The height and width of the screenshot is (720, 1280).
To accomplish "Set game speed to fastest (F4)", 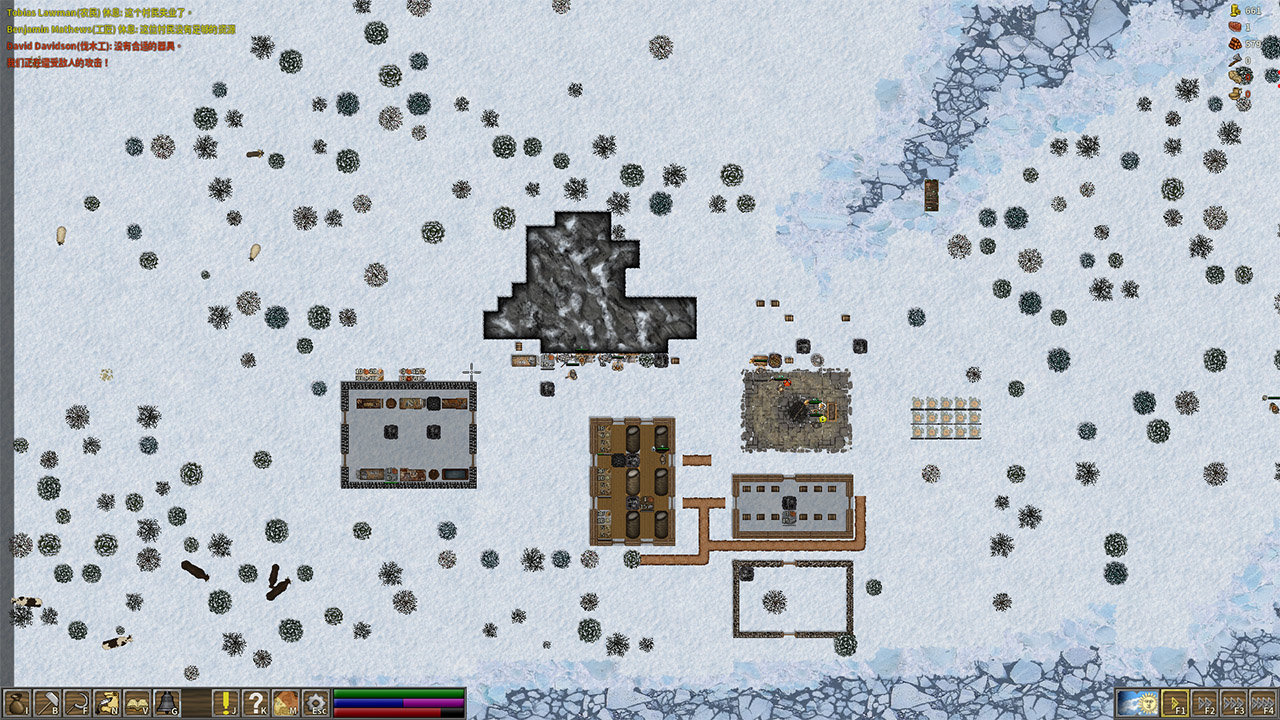I will click(x=1262, y=703).
